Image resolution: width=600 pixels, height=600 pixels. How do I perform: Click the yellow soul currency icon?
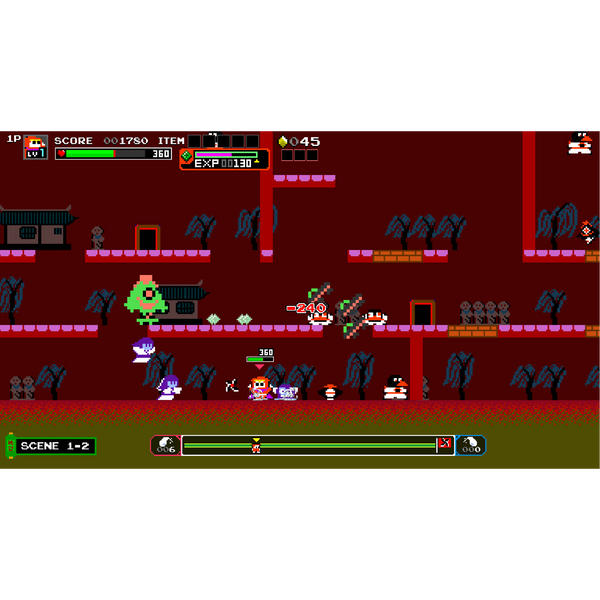(x=282, y=141)
